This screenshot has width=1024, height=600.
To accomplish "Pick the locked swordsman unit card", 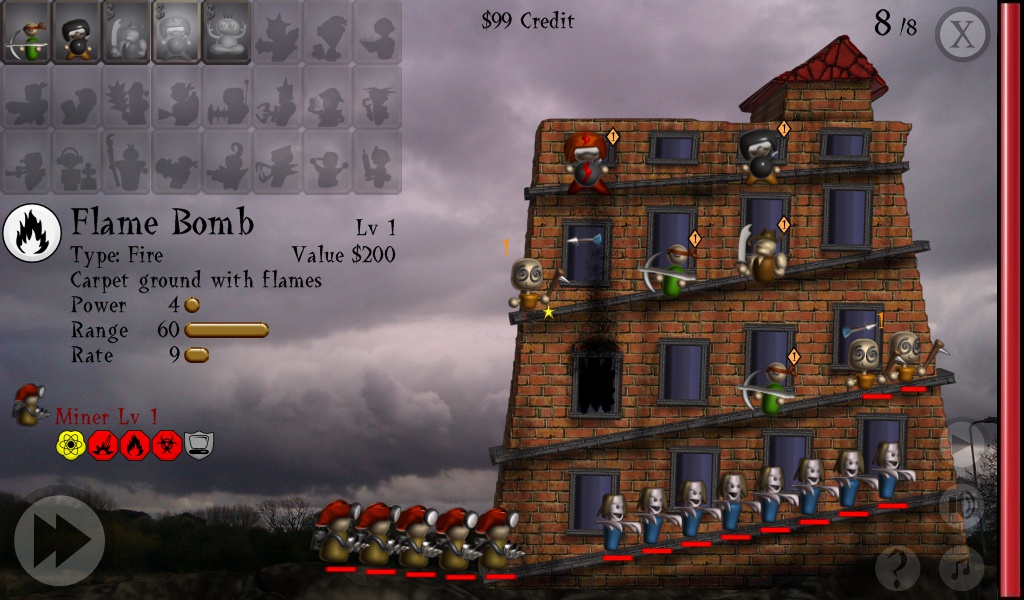I will click(x=127, y=32).
